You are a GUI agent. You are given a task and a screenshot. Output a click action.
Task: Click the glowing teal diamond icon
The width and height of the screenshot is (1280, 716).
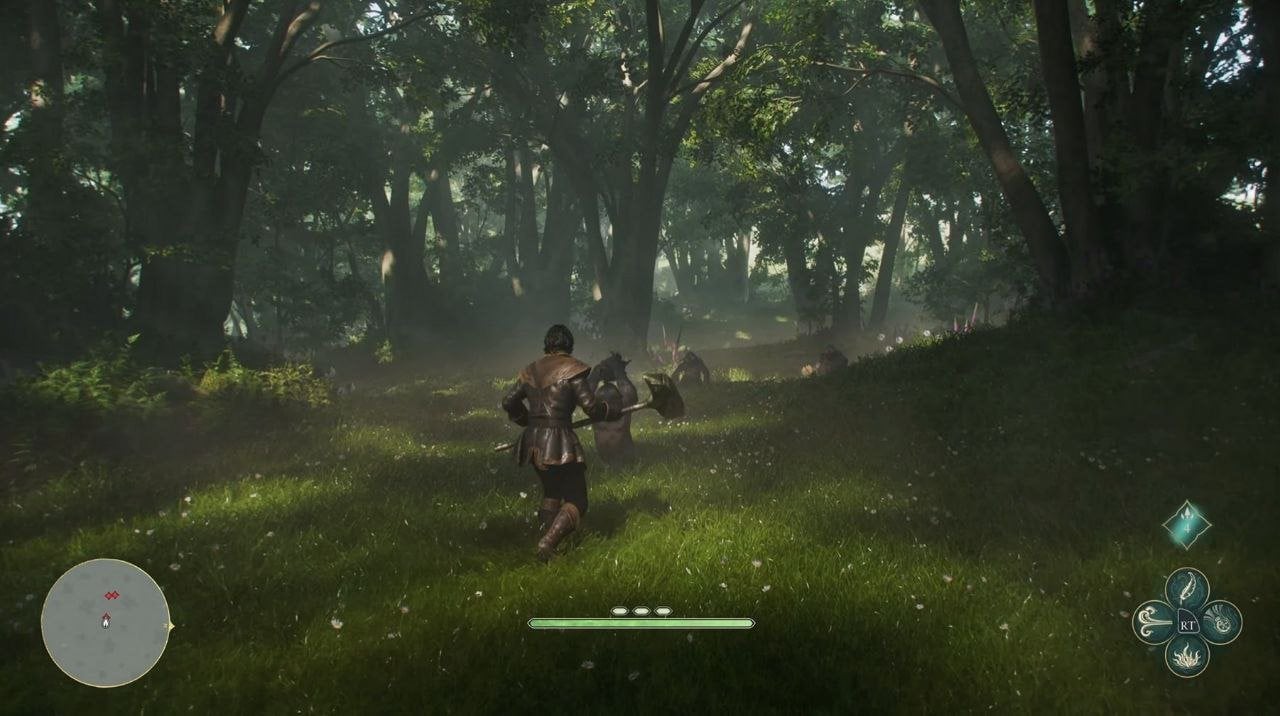pos(1186,525)
